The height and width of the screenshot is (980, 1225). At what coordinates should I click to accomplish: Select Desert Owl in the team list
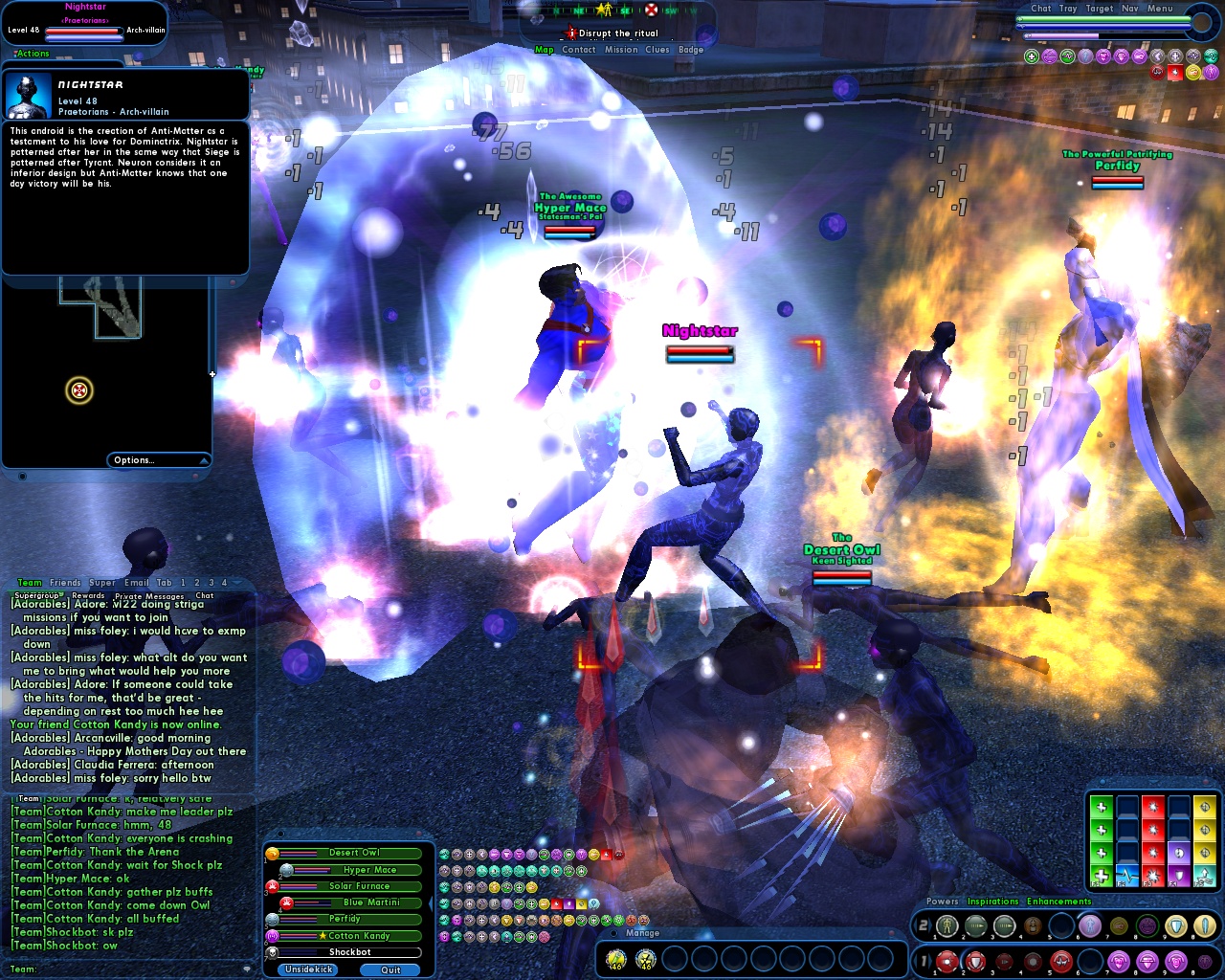pyautogui.click(x=354, y=853)
